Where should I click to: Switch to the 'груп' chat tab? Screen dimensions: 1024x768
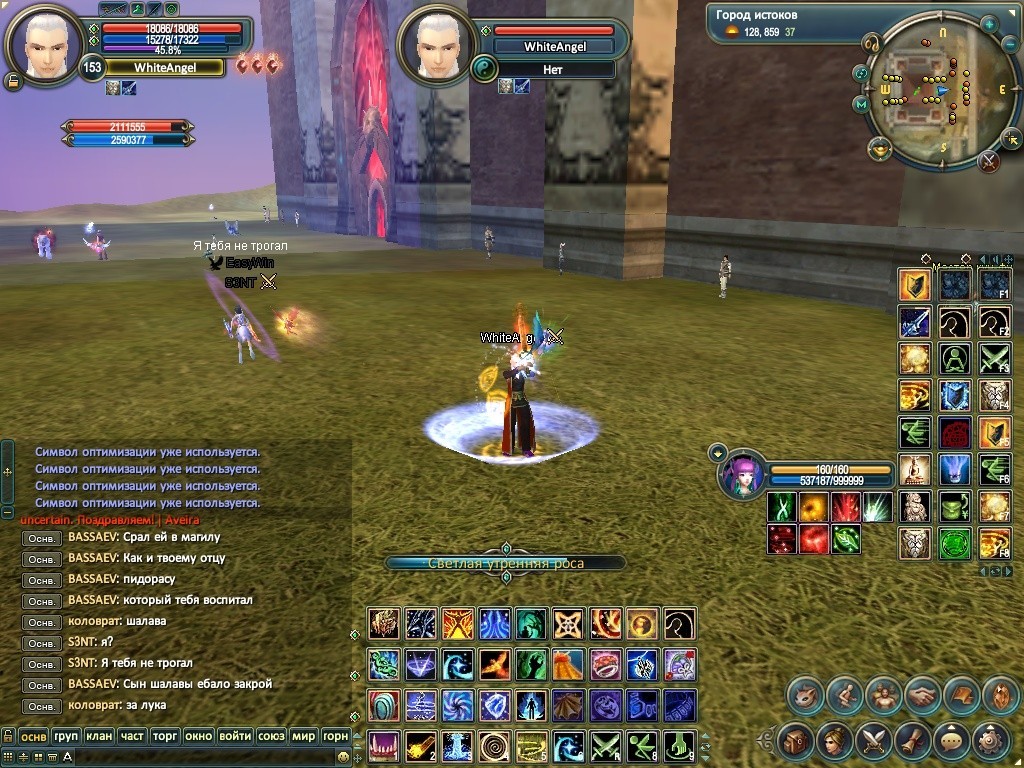66,736
